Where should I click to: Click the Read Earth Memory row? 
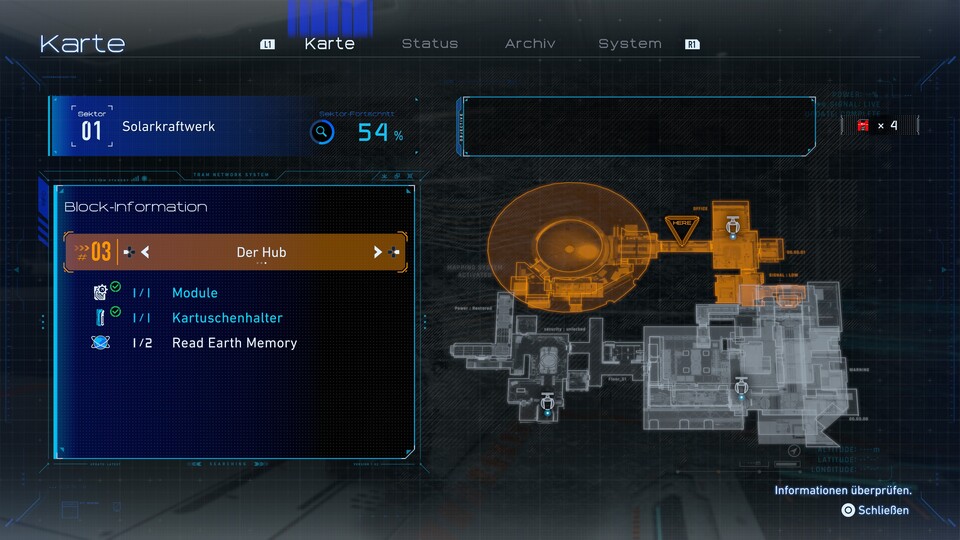coord(234,343)
